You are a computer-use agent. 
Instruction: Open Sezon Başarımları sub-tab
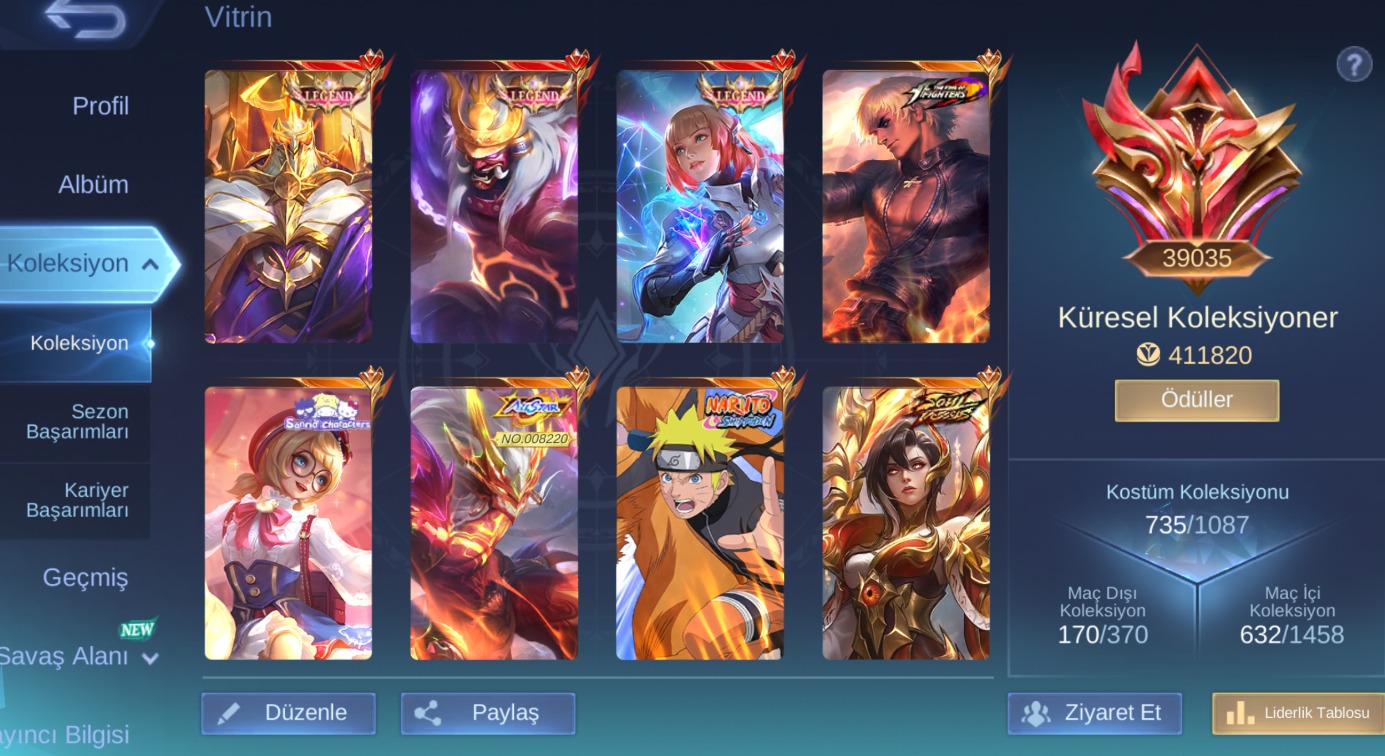point(78,421)
